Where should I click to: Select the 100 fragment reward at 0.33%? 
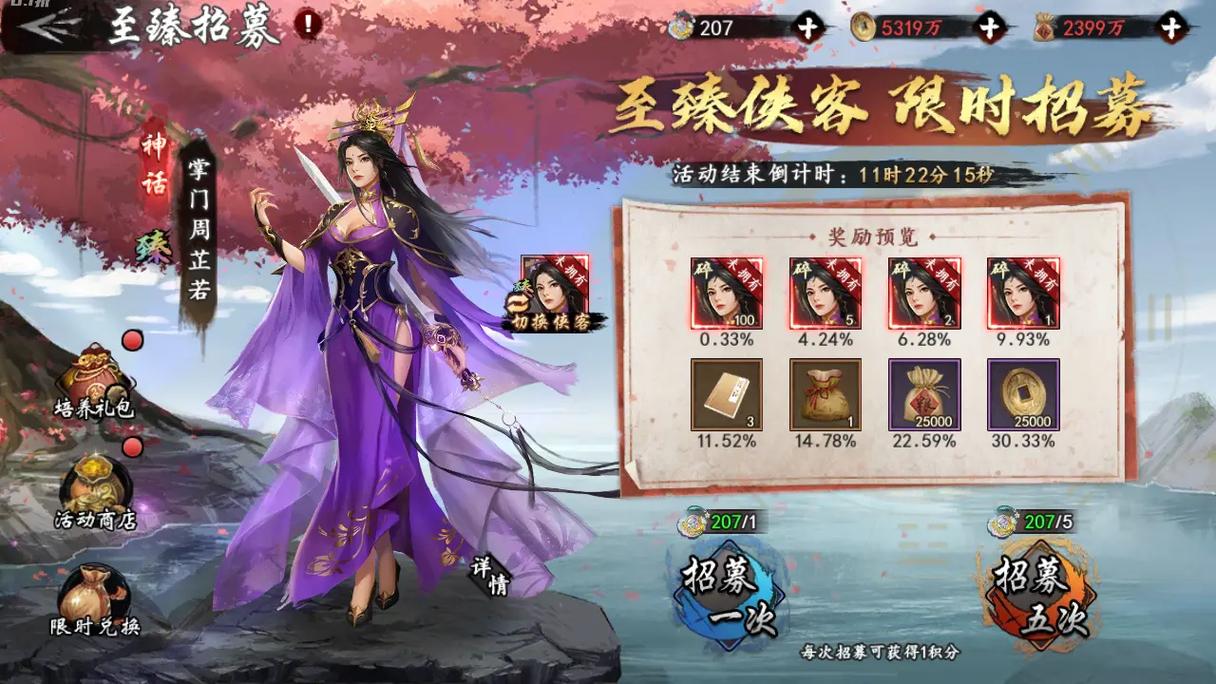(726, 293)
